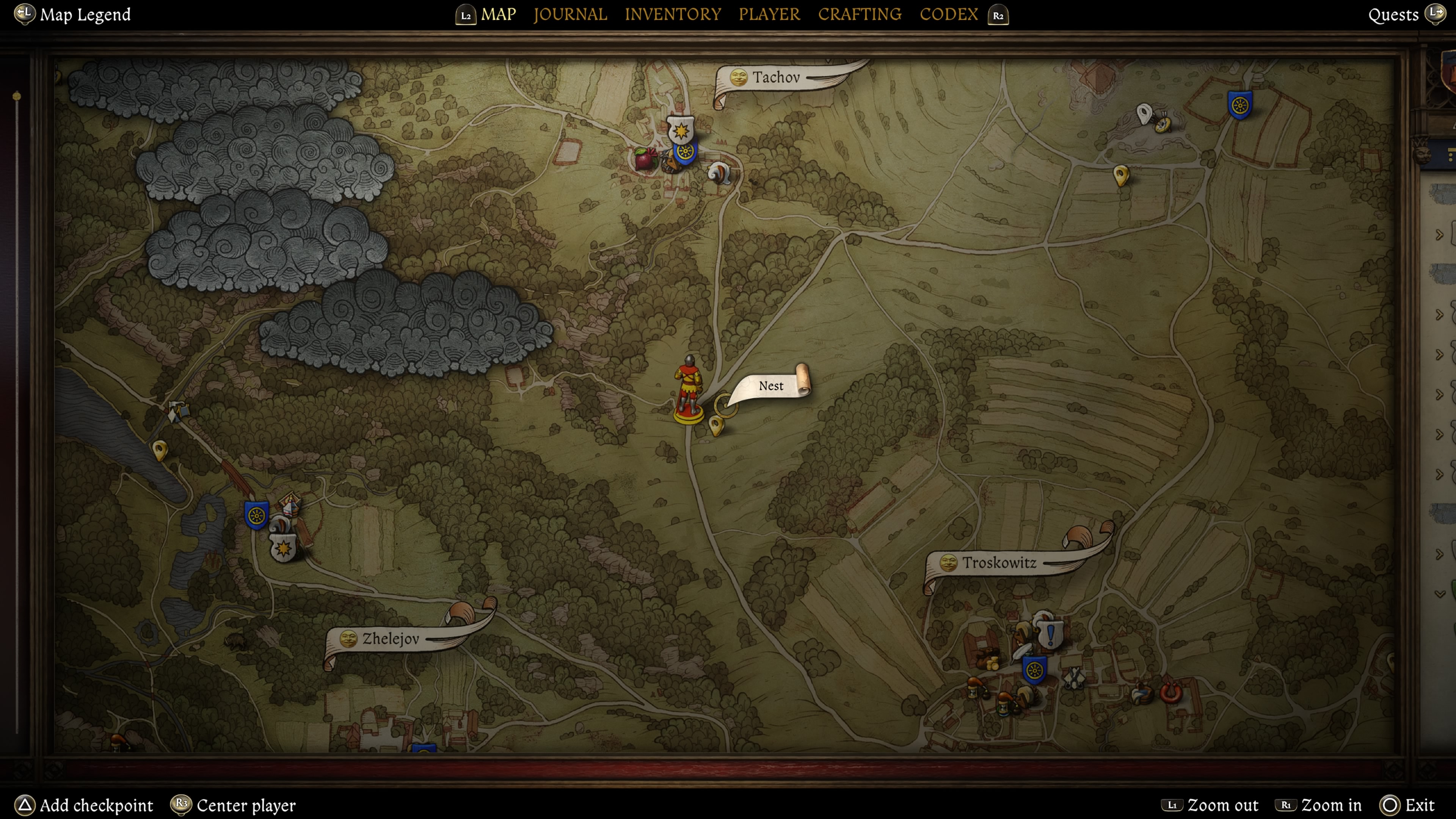The image size is (1456, 819).
Task: Select the apple icon marker in Tachov
Action: coord(644,159)
